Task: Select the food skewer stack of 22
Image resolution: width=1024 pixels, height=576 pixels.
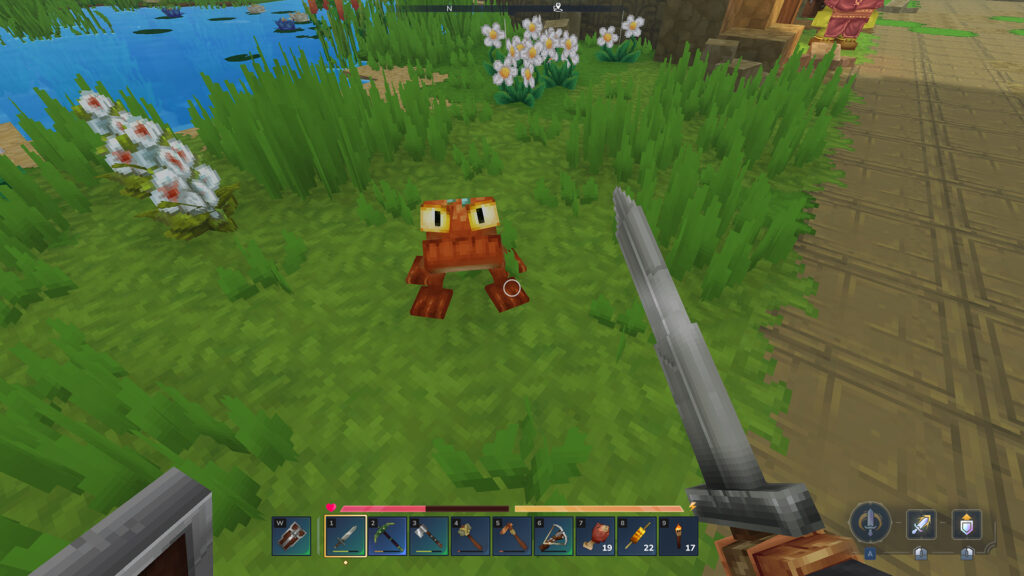Action: pos(636,536)
